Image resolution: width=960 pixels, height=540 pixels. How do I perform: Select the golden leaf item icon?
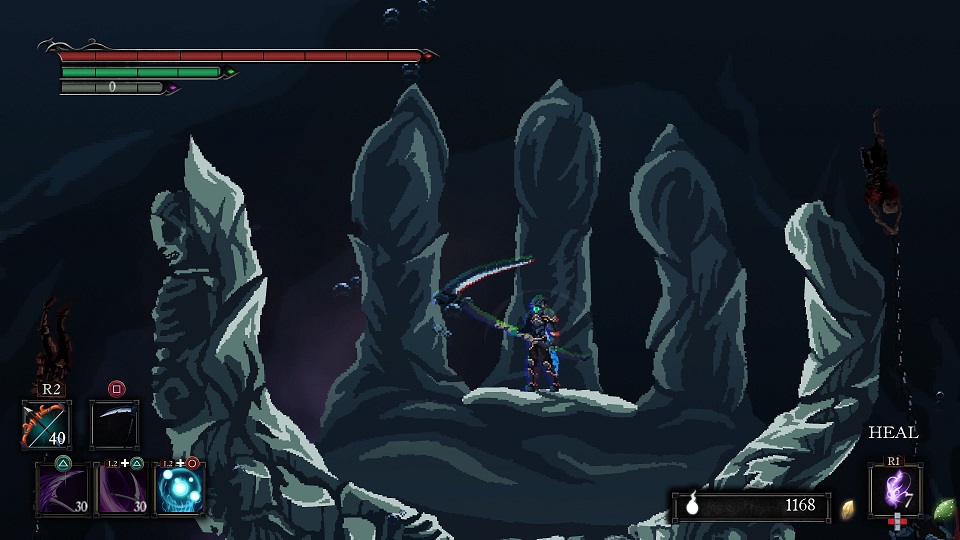pyautogui.click(x=848, y=507)
